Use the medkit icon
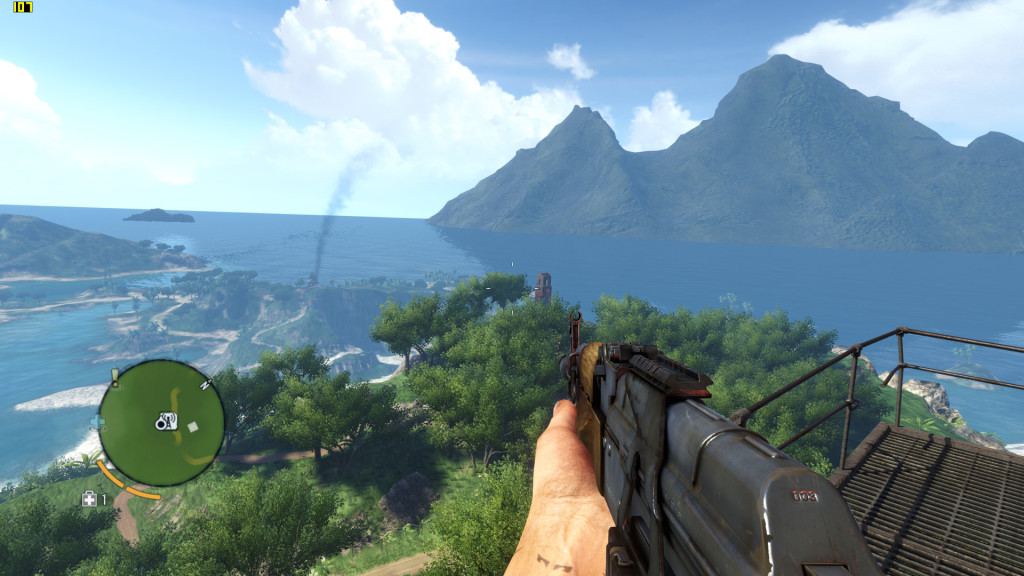Screen dimensions: 1024x576 [x=89, y=499]
